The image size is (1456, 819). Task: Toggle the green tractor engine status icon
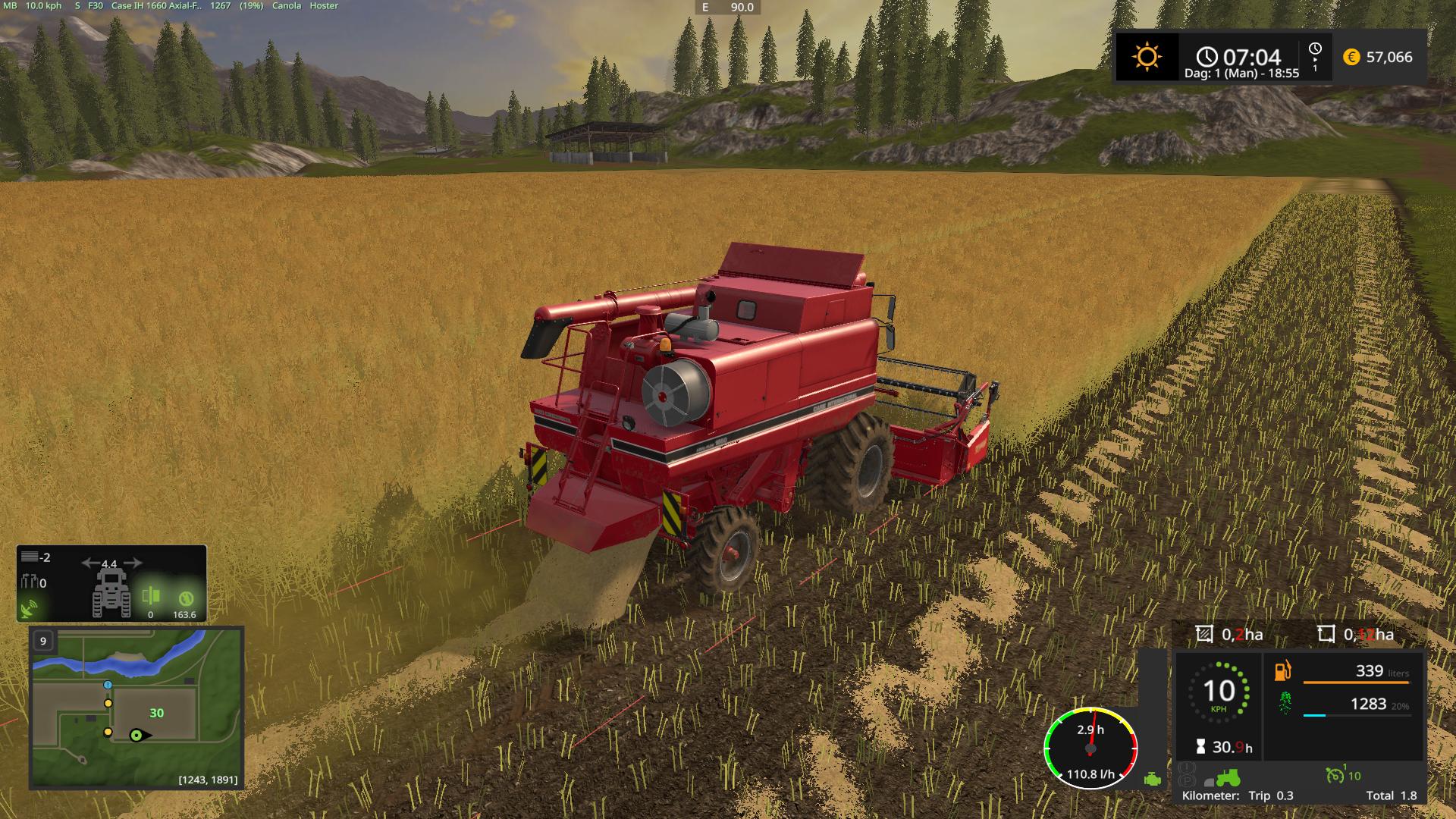1228,777
